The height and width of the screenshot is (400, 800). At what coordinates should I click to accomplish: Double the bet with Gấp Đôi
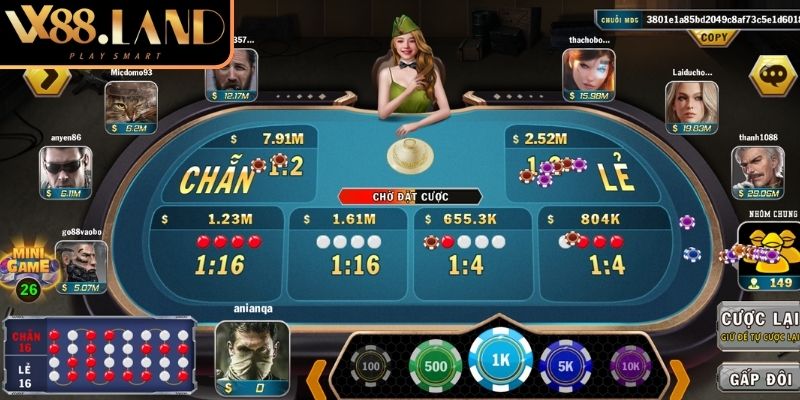point(762,381)
